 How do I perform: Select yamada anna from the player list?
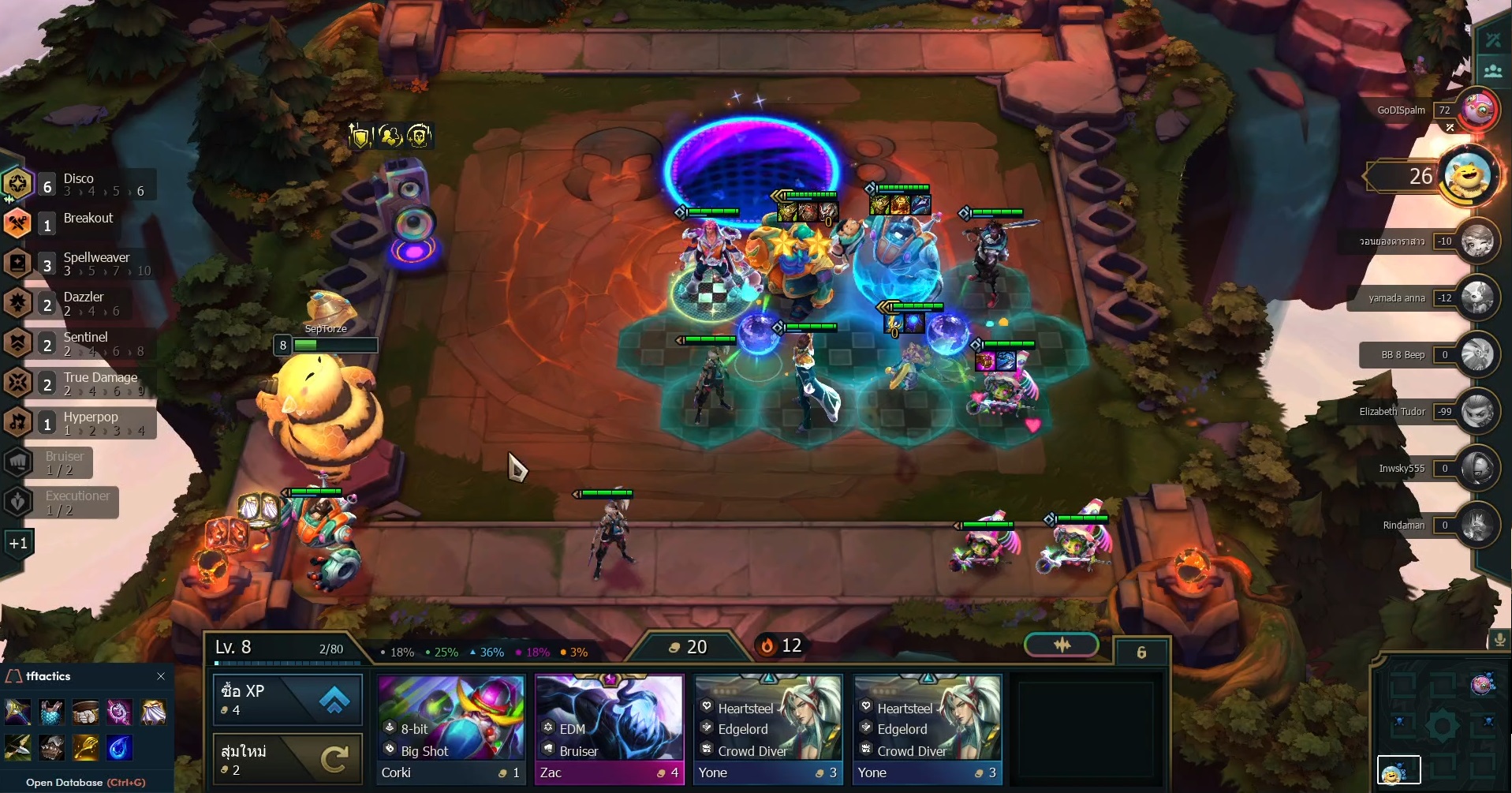[1480, 298]
